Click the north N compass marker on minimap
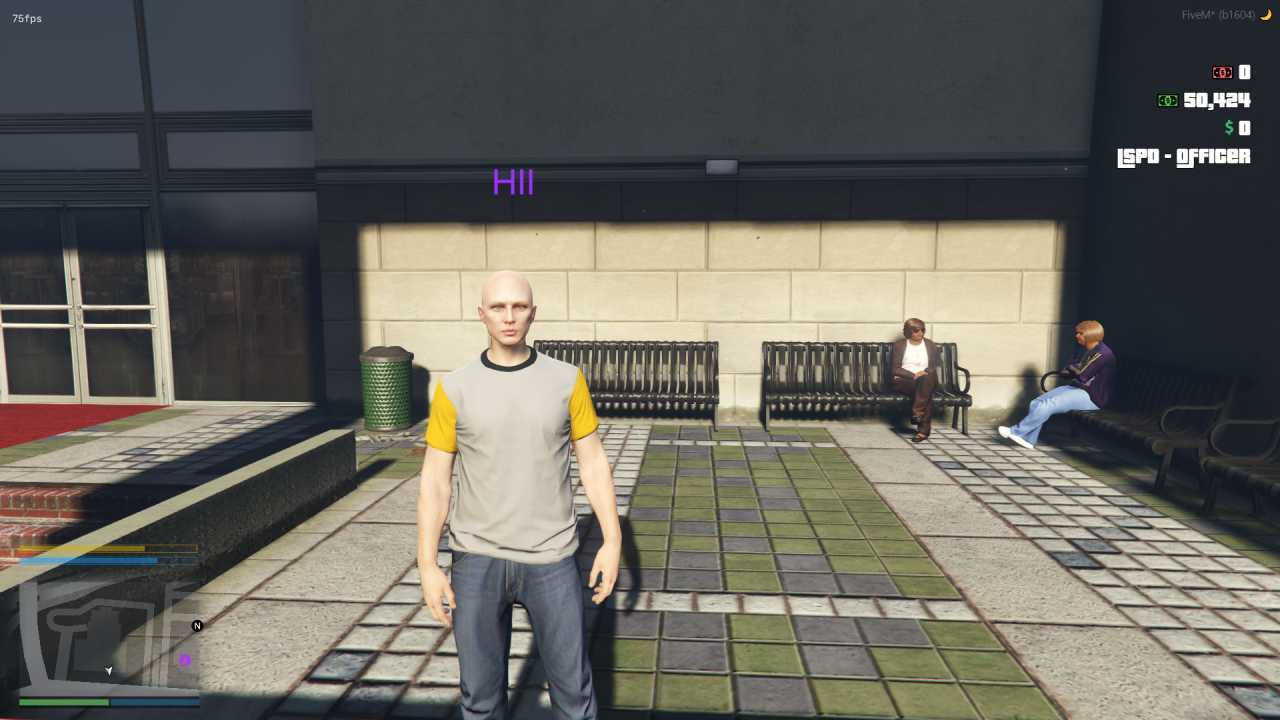This screenshot has height=720, width=1280. pyautogui.click(x=197, y=624)
